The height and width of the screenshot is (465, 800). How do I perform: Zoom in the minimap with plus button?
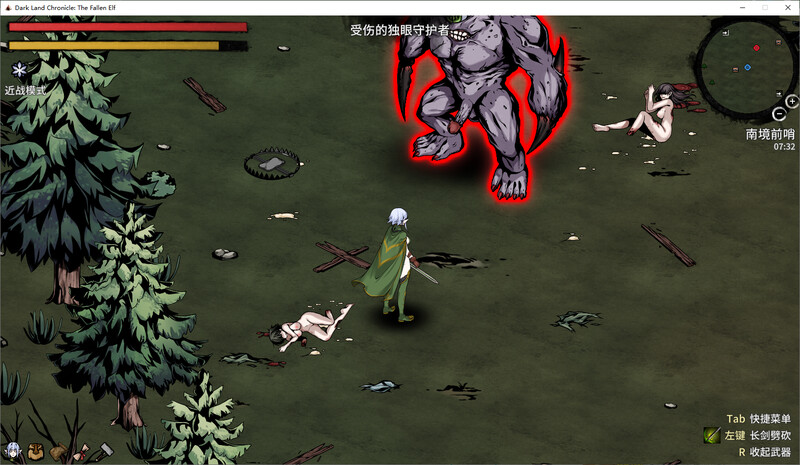(792, 101)
